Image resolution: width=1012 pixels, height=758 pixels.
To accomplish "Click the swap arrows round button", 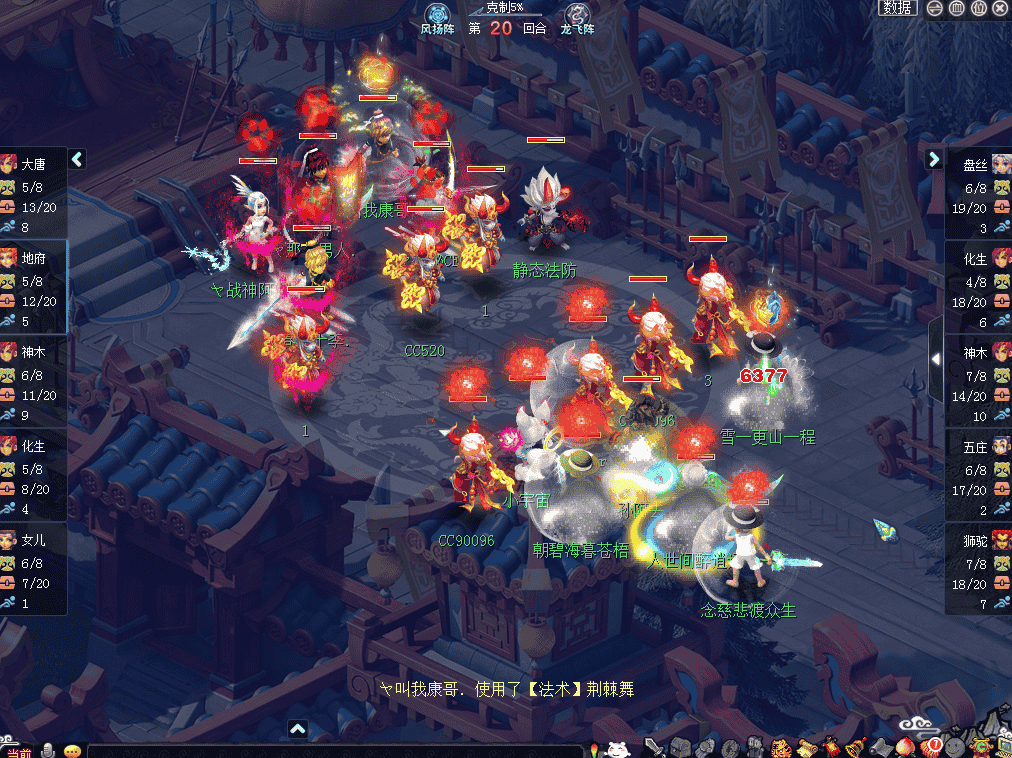I will coord(935,8).
